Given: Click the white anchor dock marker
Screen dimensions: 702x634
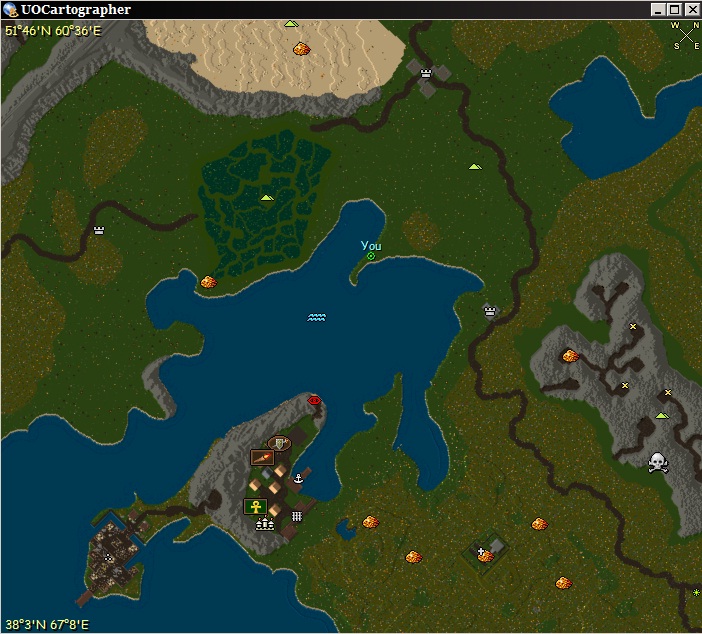Looking at the screenshot, I should click(297, 481).
